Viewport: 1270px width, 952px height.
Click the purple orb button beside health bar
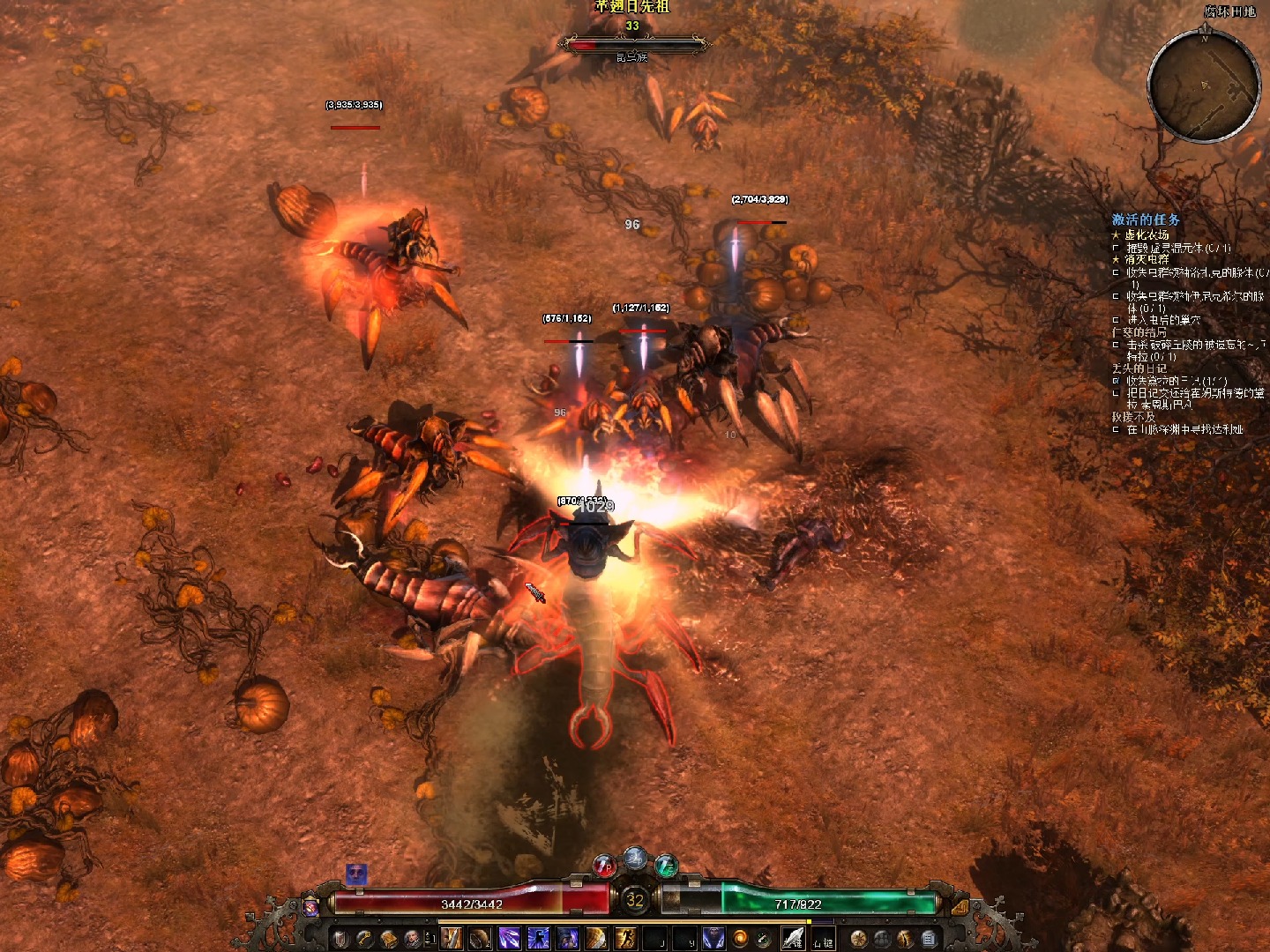(x=311, y=905)
